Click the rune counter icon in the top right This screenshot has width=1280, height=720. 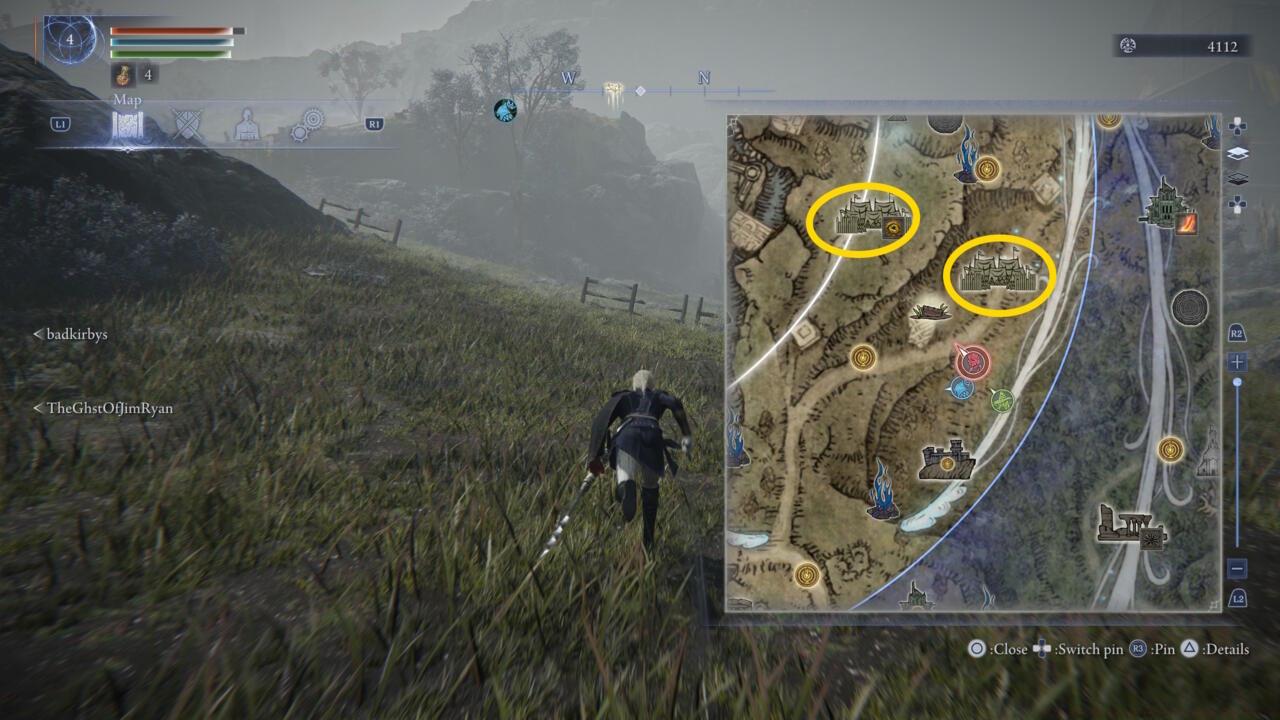1129,46
